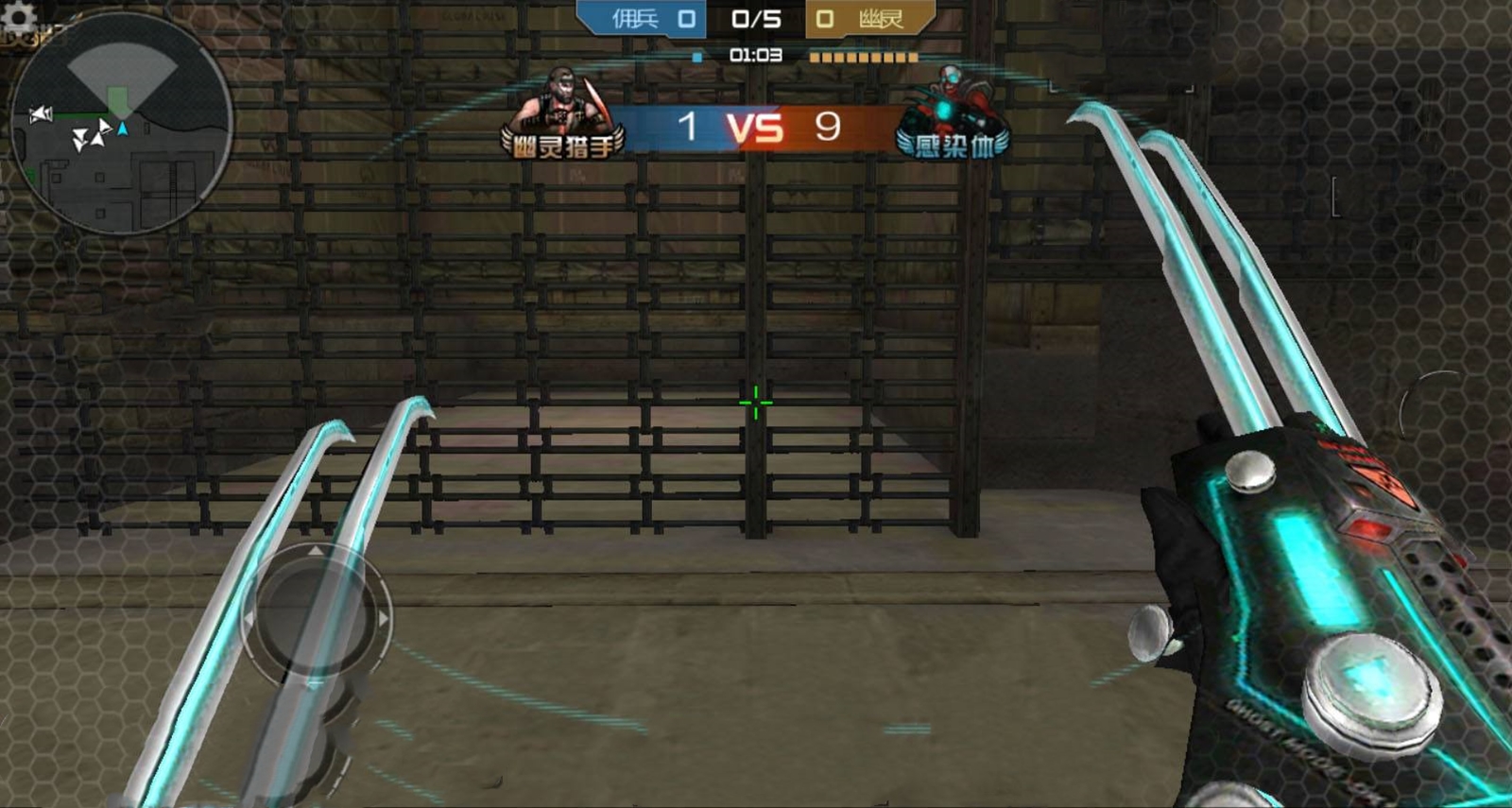Open settings via the gear icon
Screen dimensions: 1512x808
click(x=17, y=15)
